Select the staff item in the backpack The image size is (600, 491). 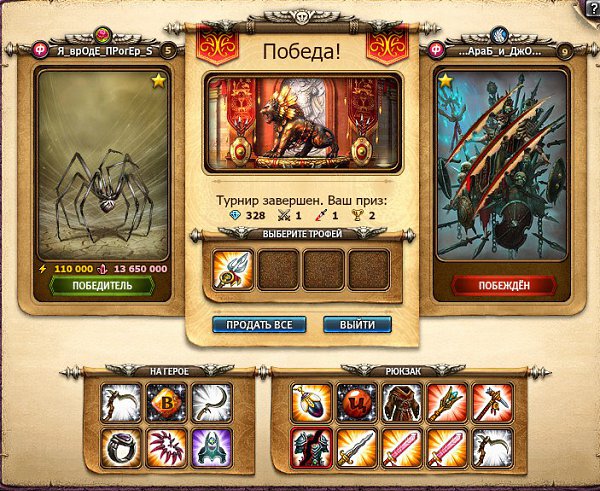pos(445,401)
